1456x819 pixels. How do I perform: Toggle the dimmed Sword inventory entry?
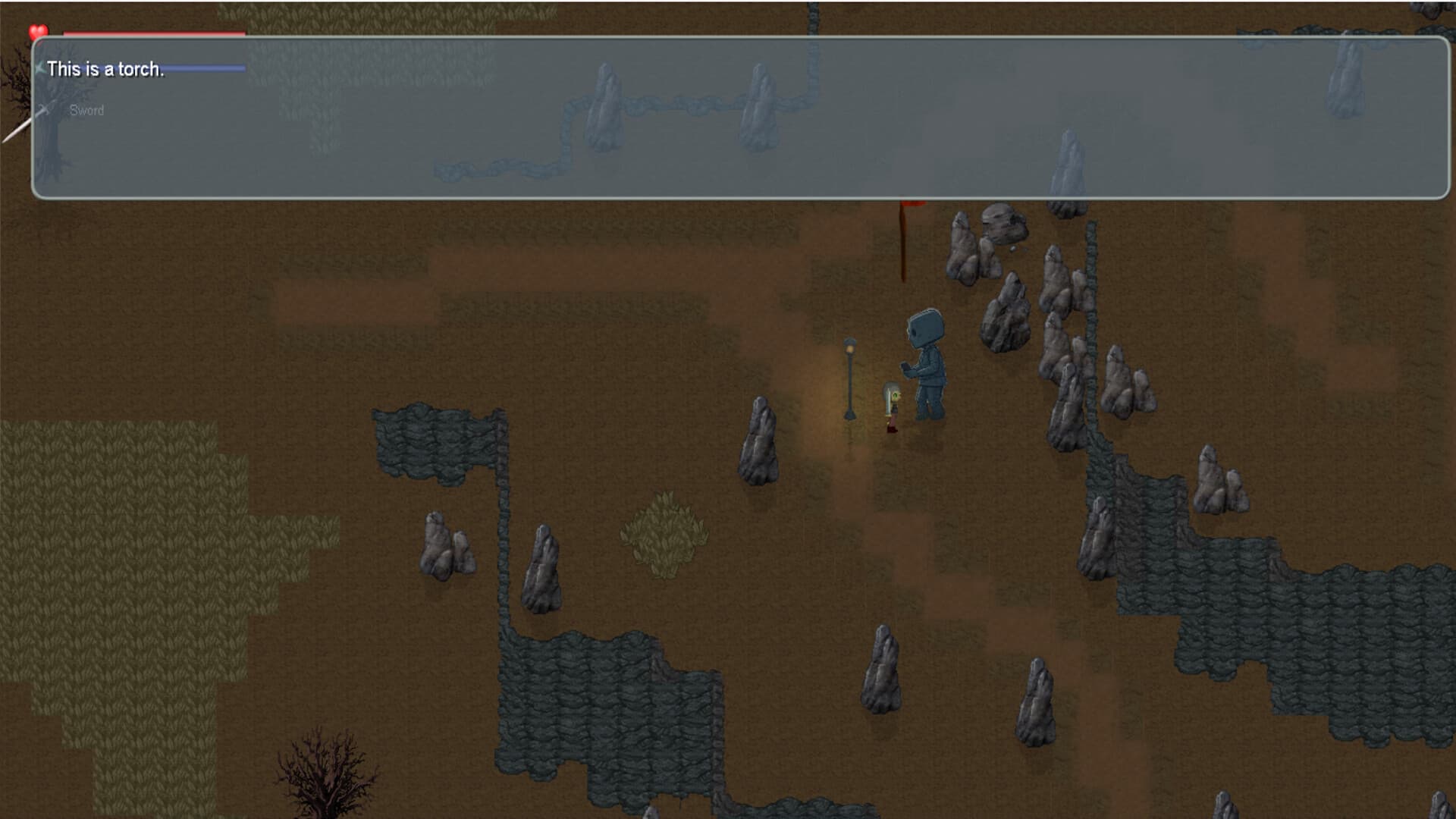[86, 110]
